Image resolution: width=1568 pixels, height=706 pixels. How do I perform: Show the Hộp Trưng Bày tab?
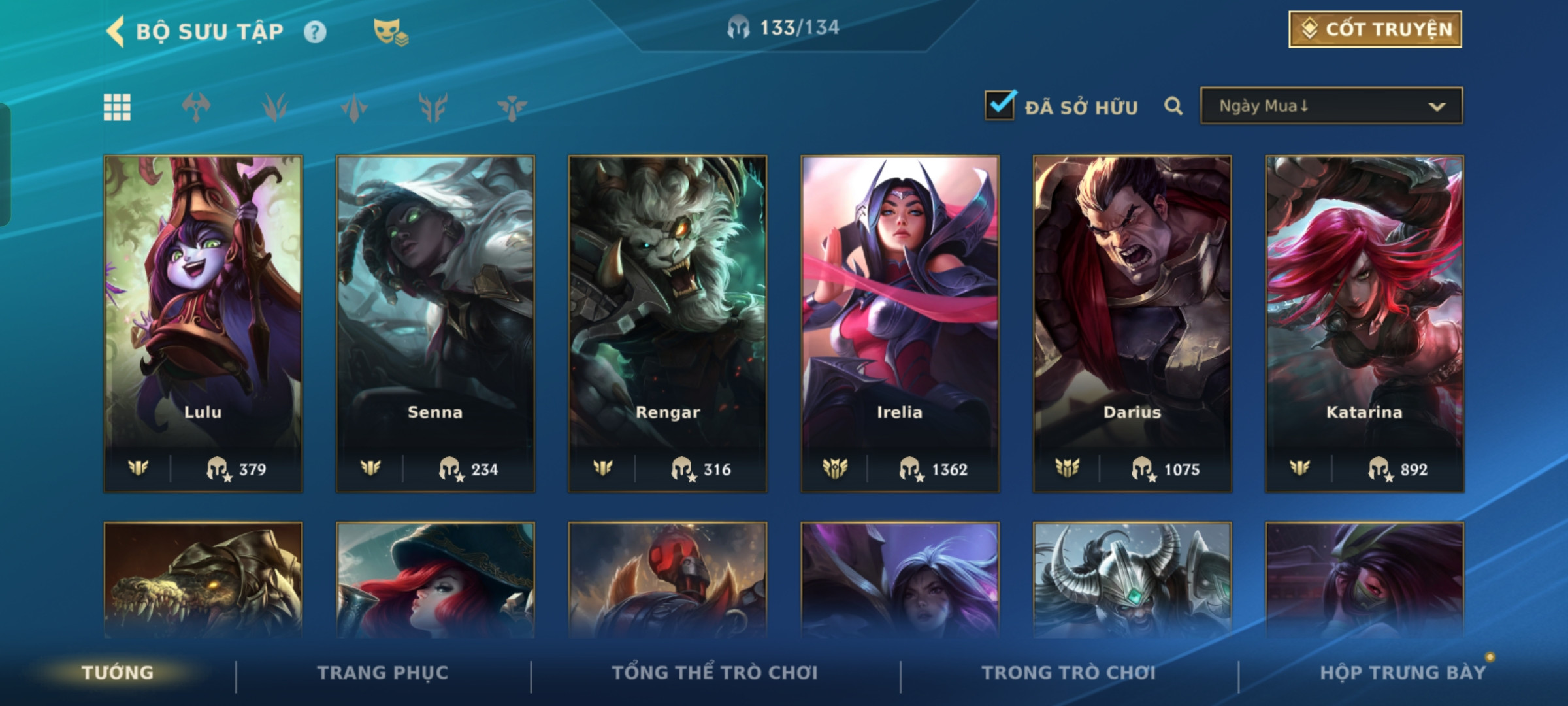pyautogui.click(x=1403, y=673)
